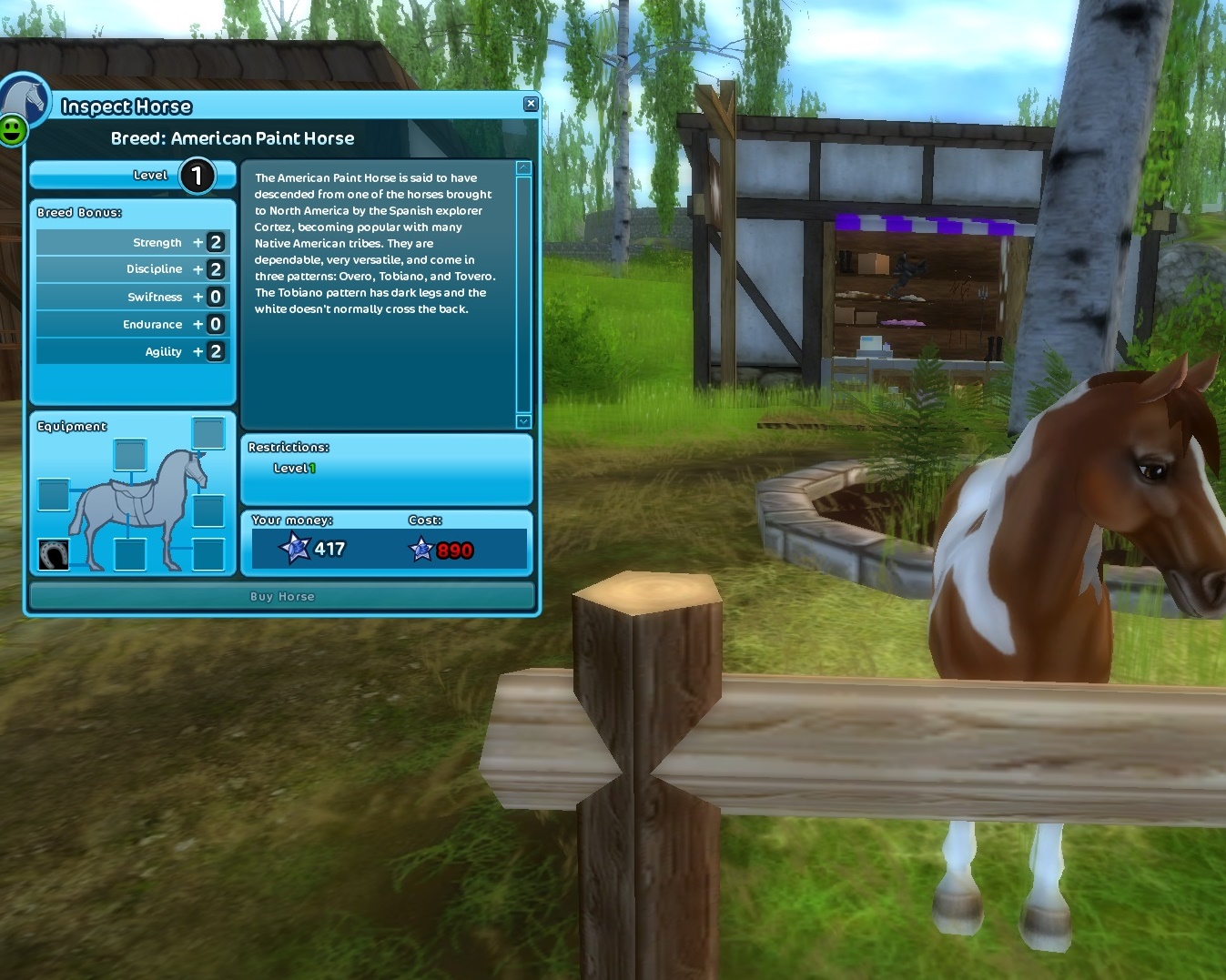Open the Equipment panel header
Viewport: 1226px width, 980px height.
click(x=72, y=425)
